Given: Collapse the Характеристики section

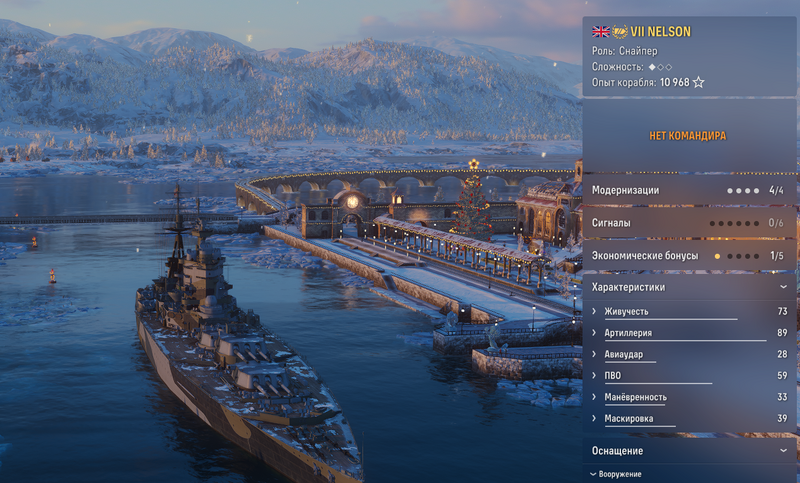Looking at the screenshot, I should [782, 287].
